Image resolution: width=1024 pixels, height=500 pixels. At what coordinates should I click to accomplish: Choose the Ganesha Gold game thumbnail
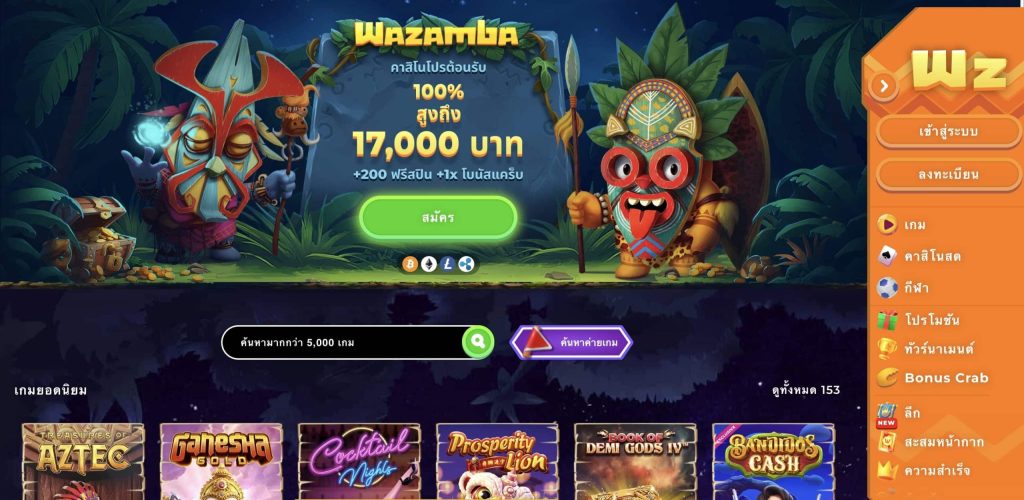coord(221,462)
